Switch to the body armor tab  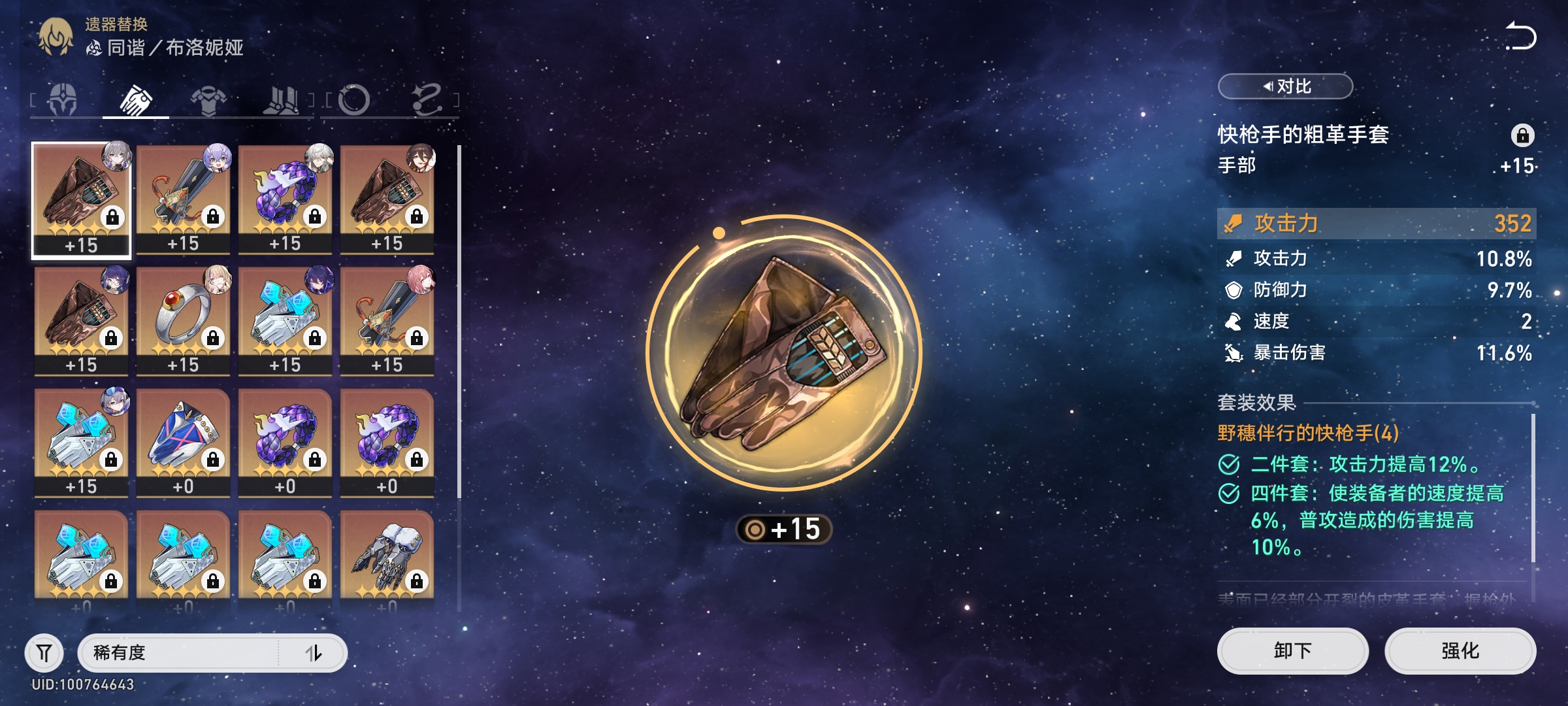pyautogui.click(x=208, y=100)
